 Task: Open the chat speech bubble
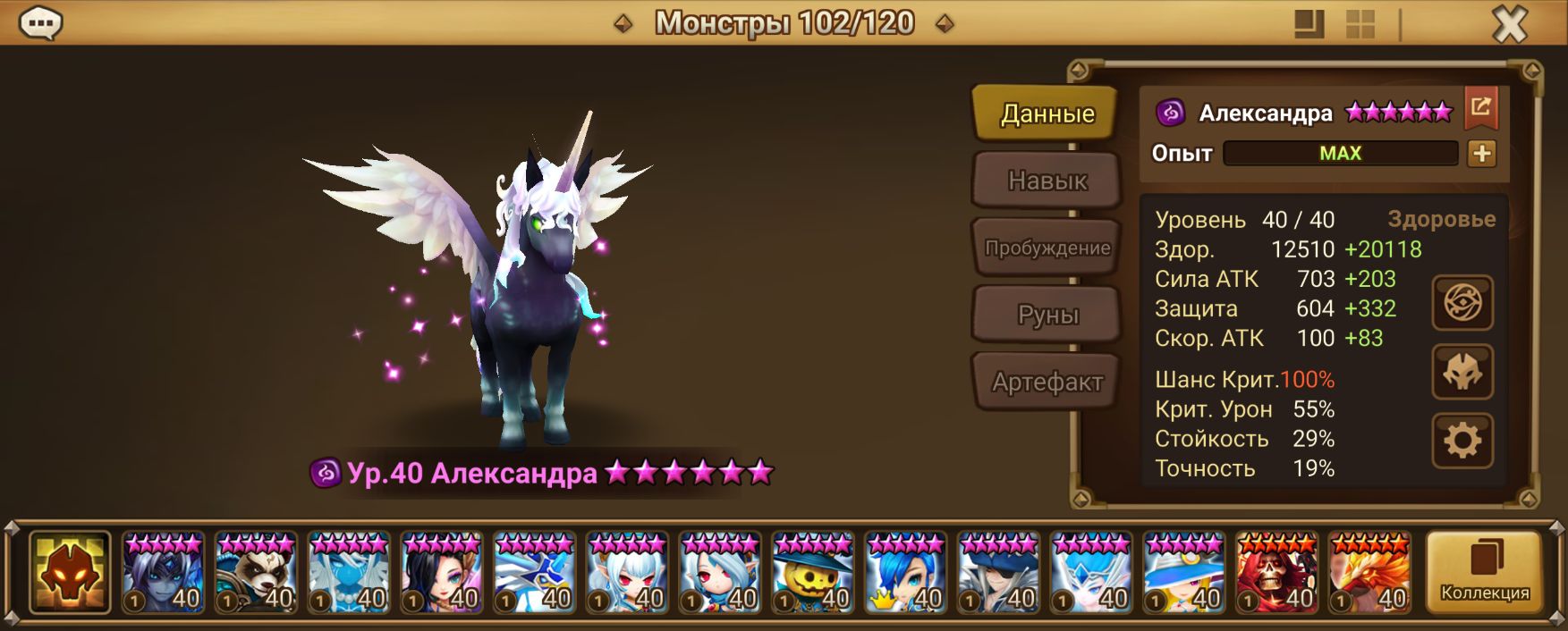(x=40, y=24)
